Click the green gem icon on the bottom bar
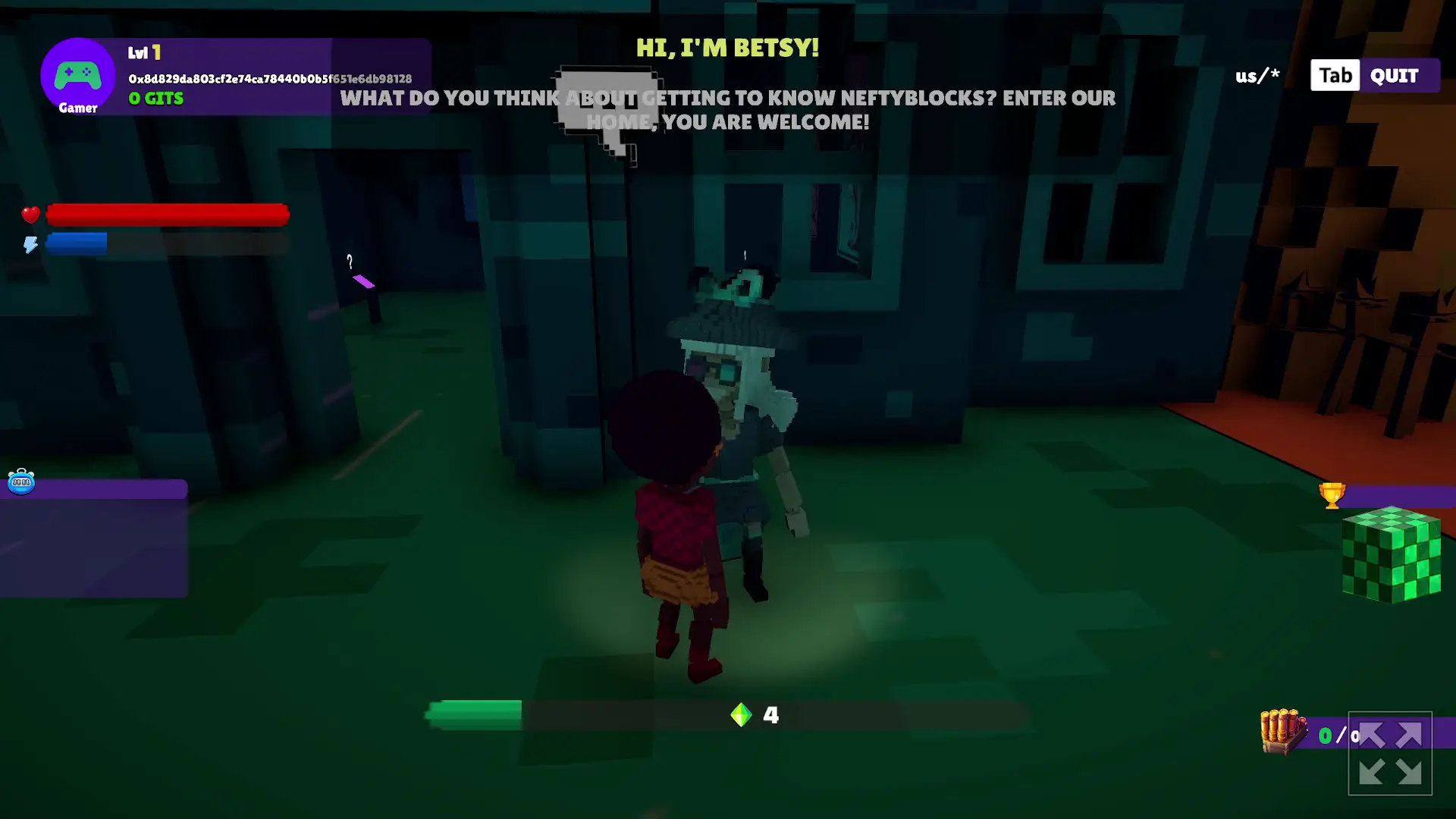Image resolution: width=1456 pixels, height=819 pixels. [742, 714]
